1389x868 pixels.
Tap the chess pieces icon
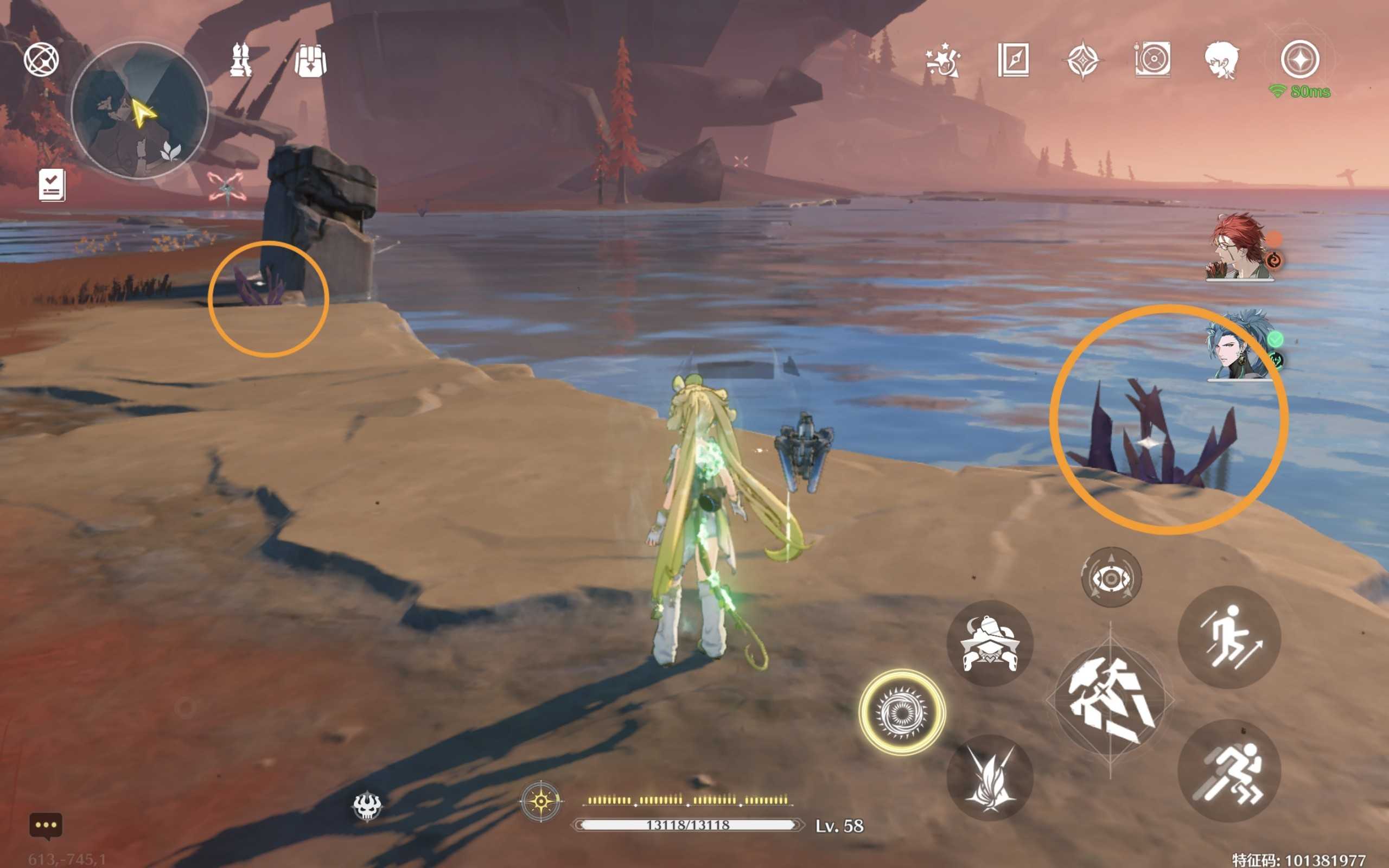pos(240,60)
